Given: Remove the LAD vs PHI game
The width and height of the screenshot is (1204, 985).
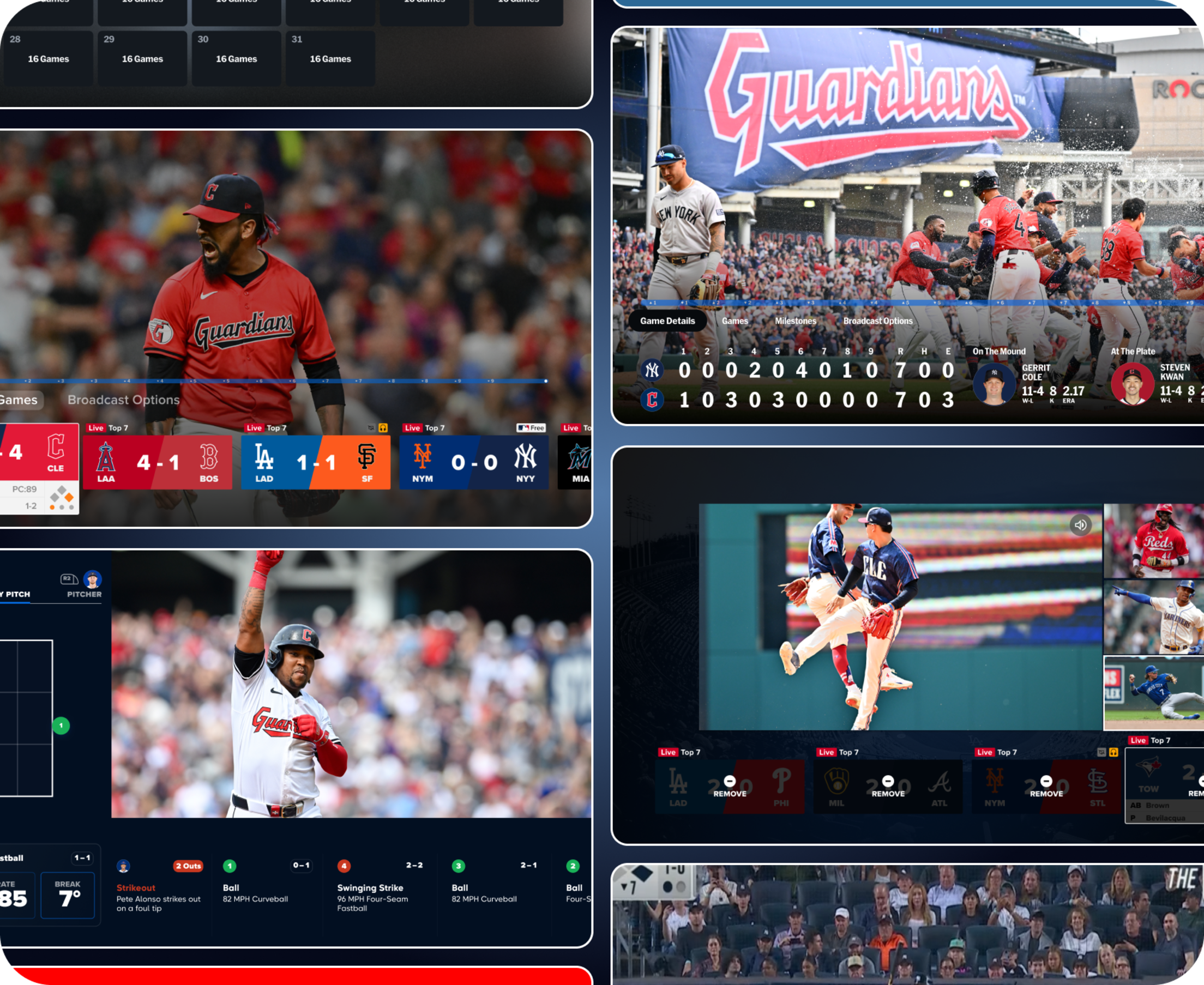Looking at the screenshot, I should 730,786.
